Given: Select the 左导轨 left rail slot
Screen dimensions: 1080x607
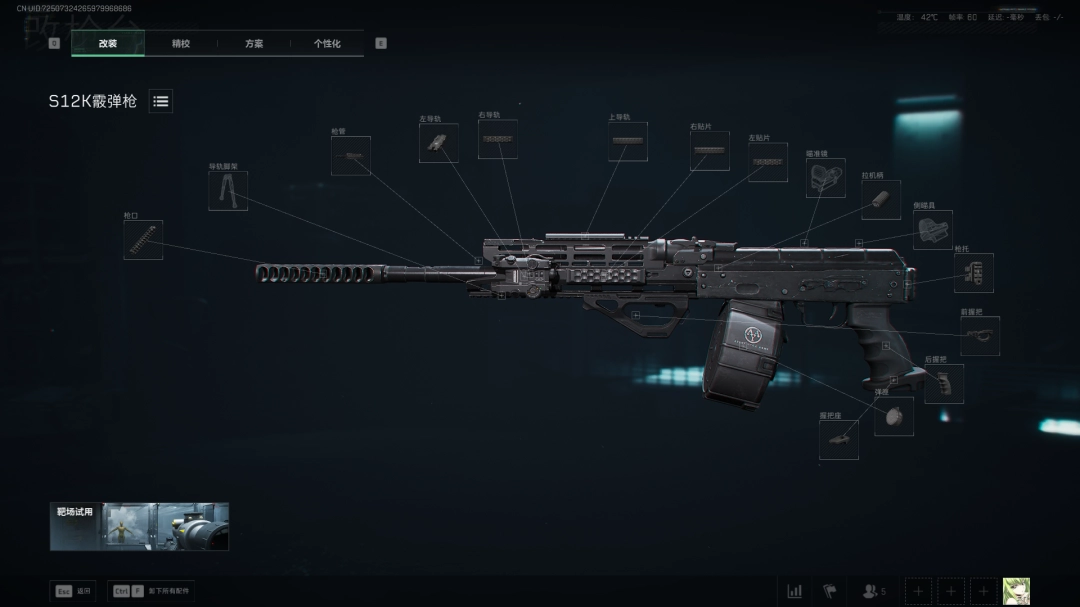Looking at the screenshot, I should tap(439, 143).
